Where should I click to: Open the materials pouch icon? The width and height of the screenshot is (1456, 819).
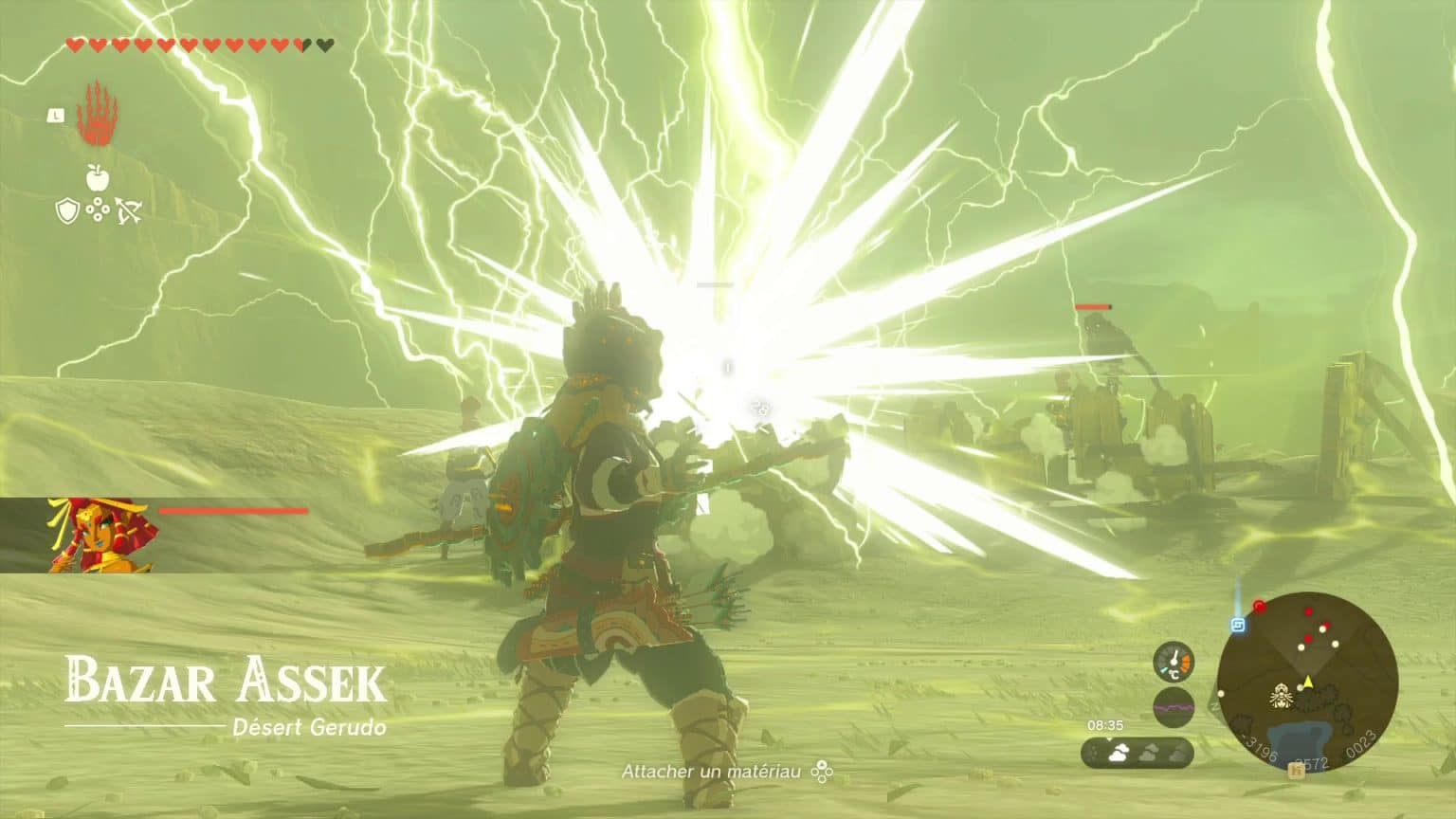[98, 209]
